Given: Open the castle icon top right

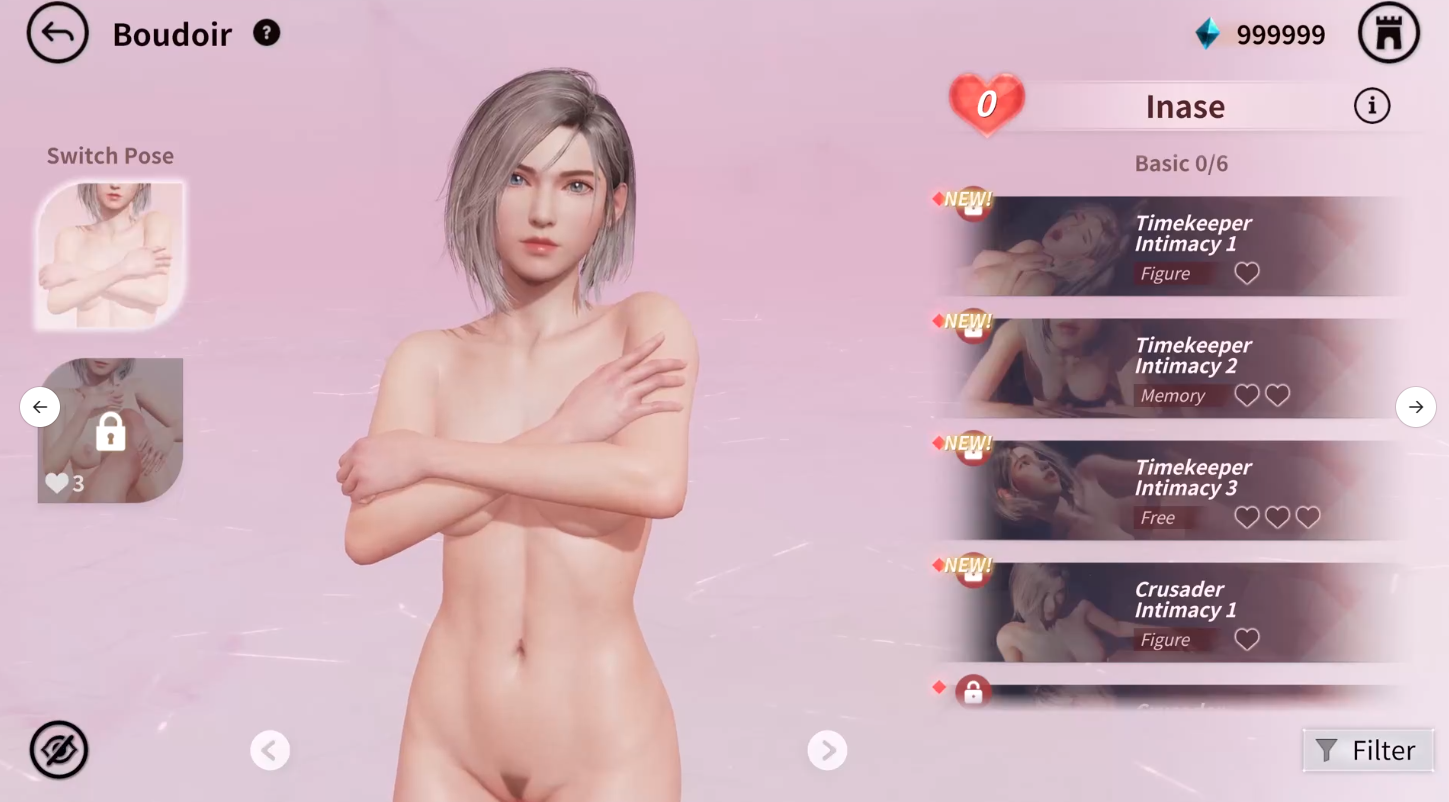Looking at the screenshot, I should coord(1390,33).
